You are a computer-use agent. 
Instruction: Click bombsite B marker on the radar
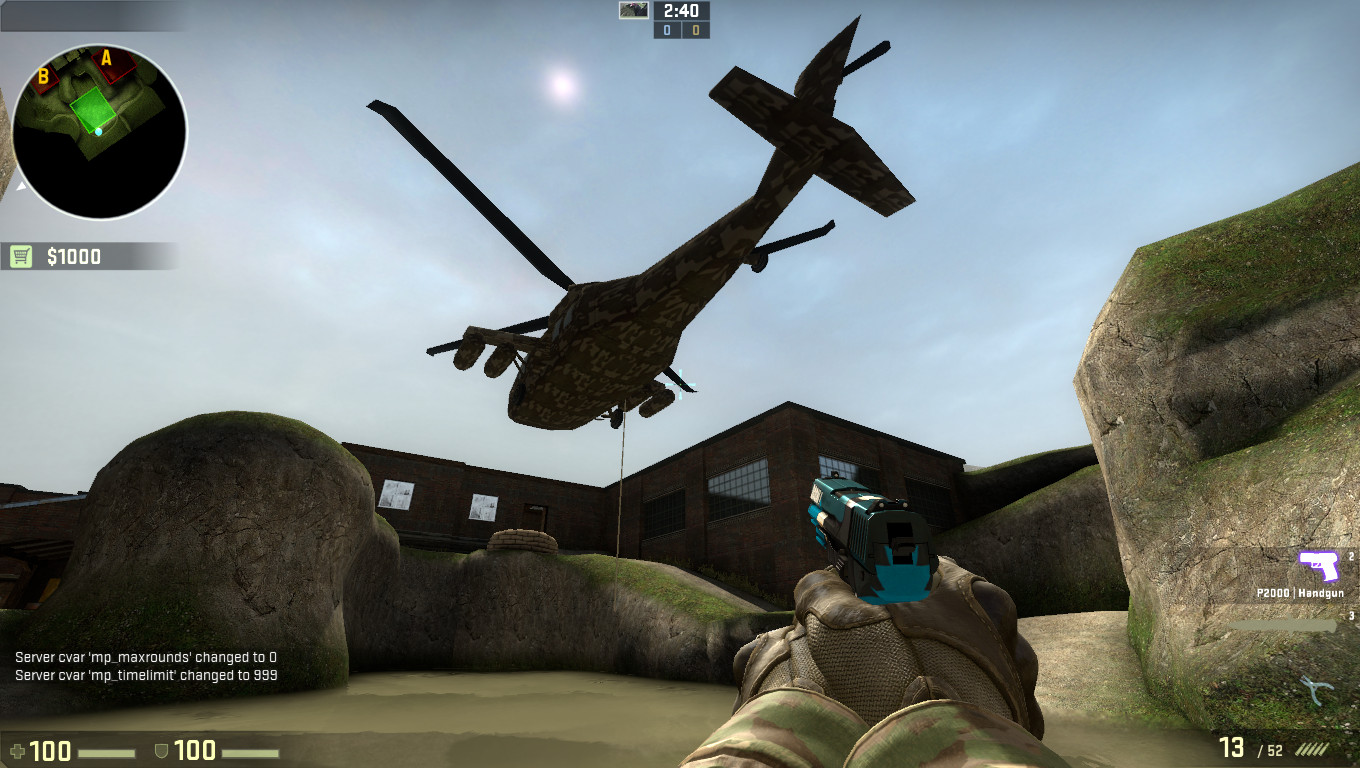(43, 75)
